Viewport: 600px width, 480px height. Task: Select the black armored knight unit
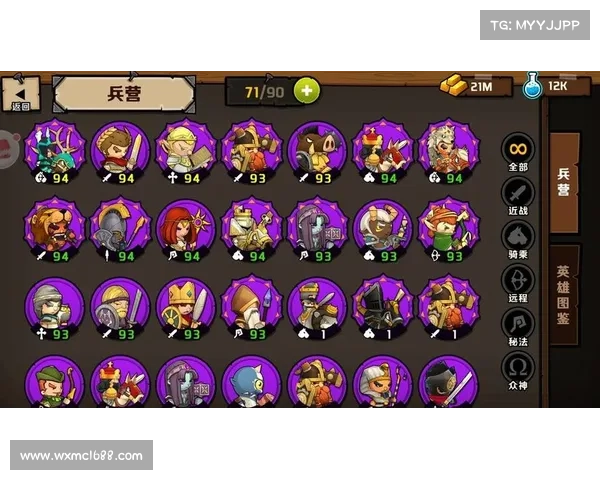click(382, 305)
